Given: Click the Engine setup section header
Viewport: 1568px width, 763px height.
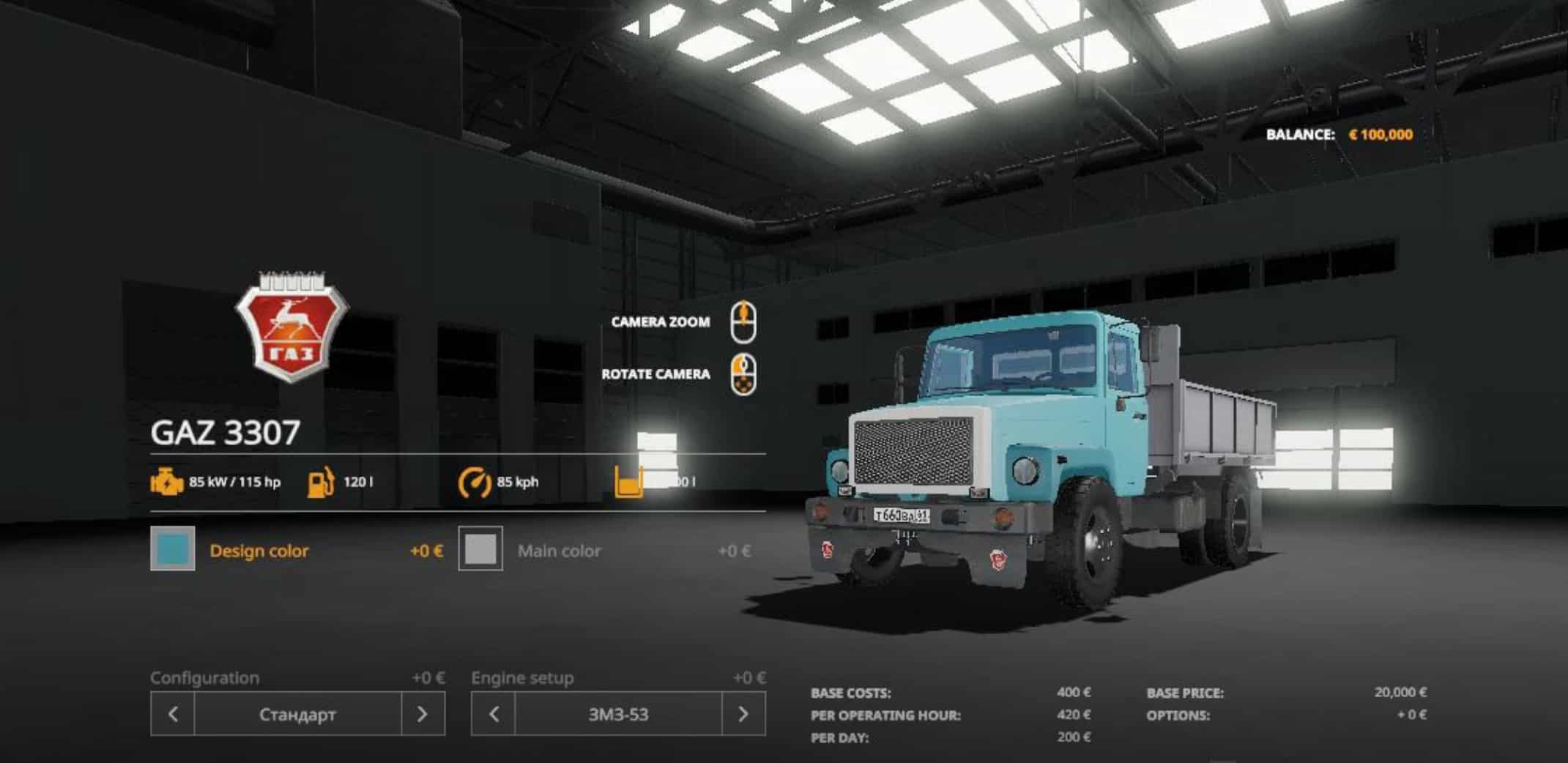Looking at the screenshot, I should coord(522,677).
